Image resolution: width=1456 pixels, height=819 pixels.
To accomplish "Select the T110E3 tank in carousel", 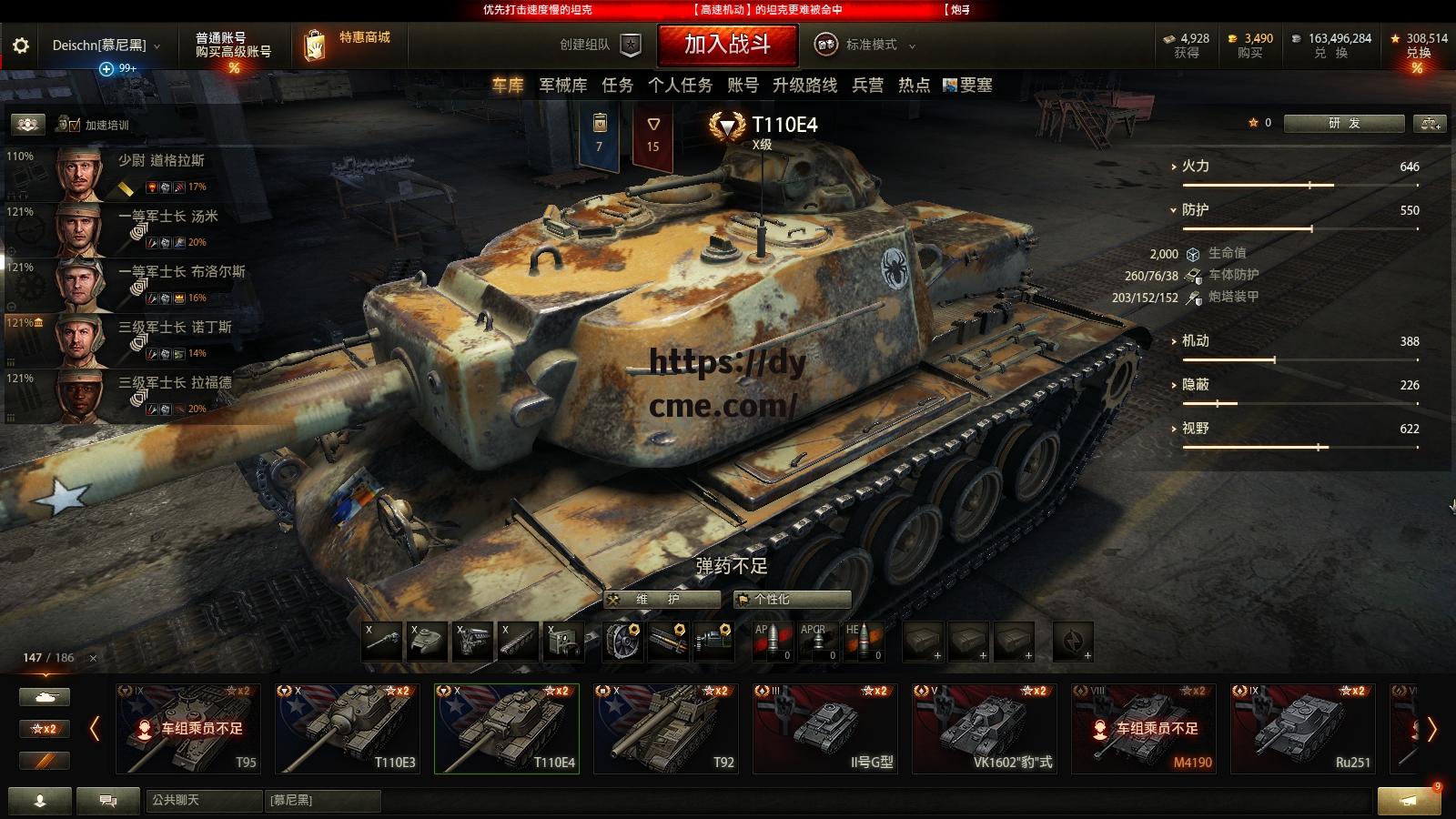I will [348, 729].
